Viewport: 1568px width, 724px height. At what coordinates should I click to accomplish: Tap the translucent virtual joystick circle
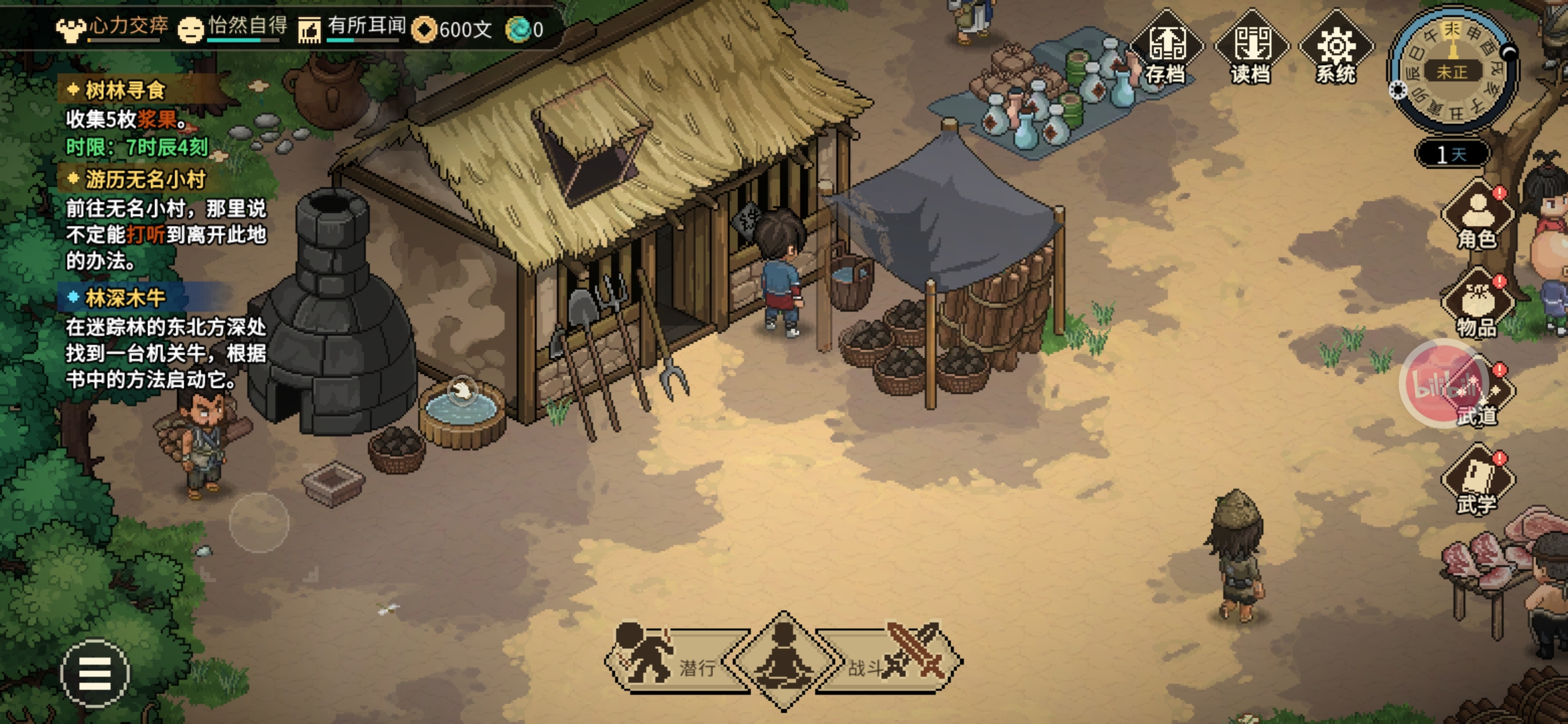coord(259,523)
